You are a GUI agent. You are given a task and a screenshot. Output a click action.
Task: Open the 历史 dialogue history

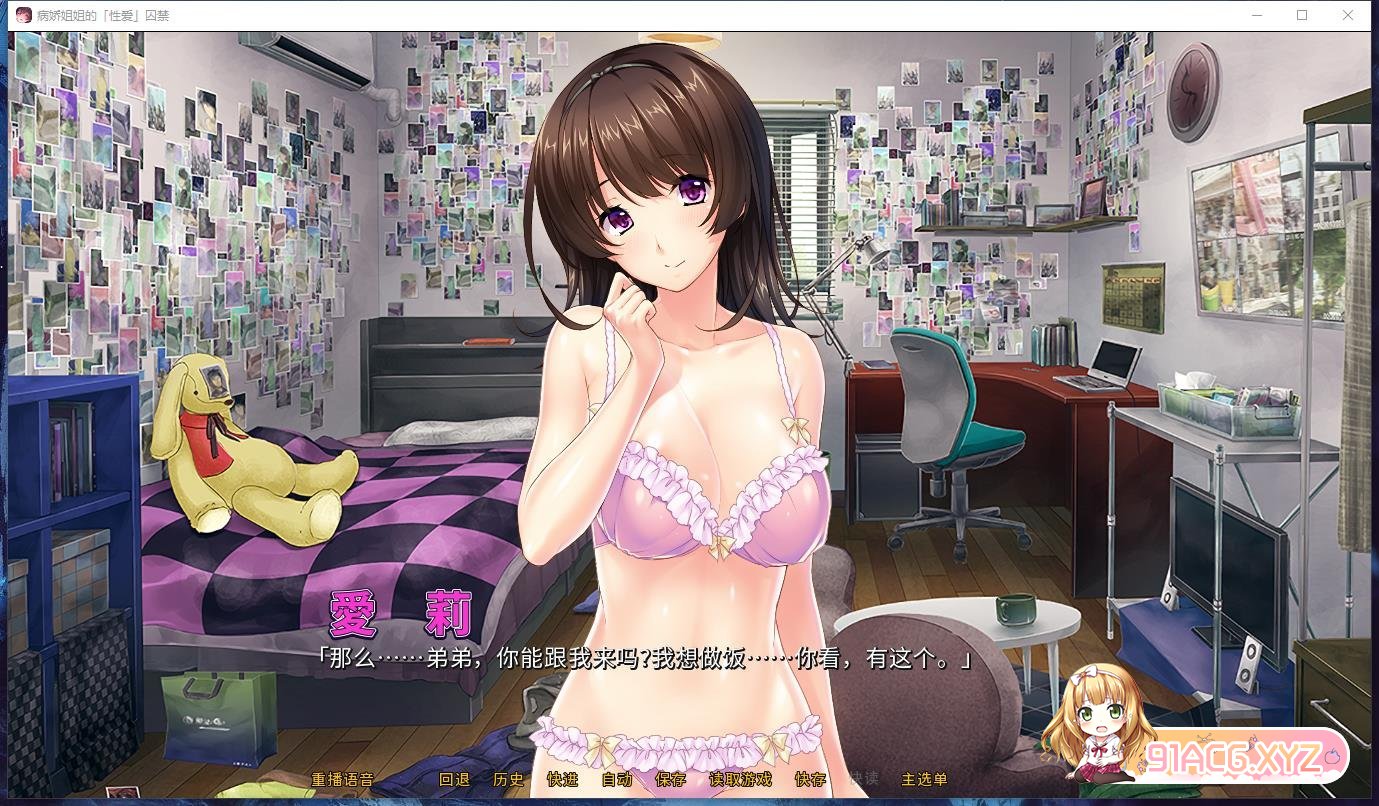(x=508, y=780)
